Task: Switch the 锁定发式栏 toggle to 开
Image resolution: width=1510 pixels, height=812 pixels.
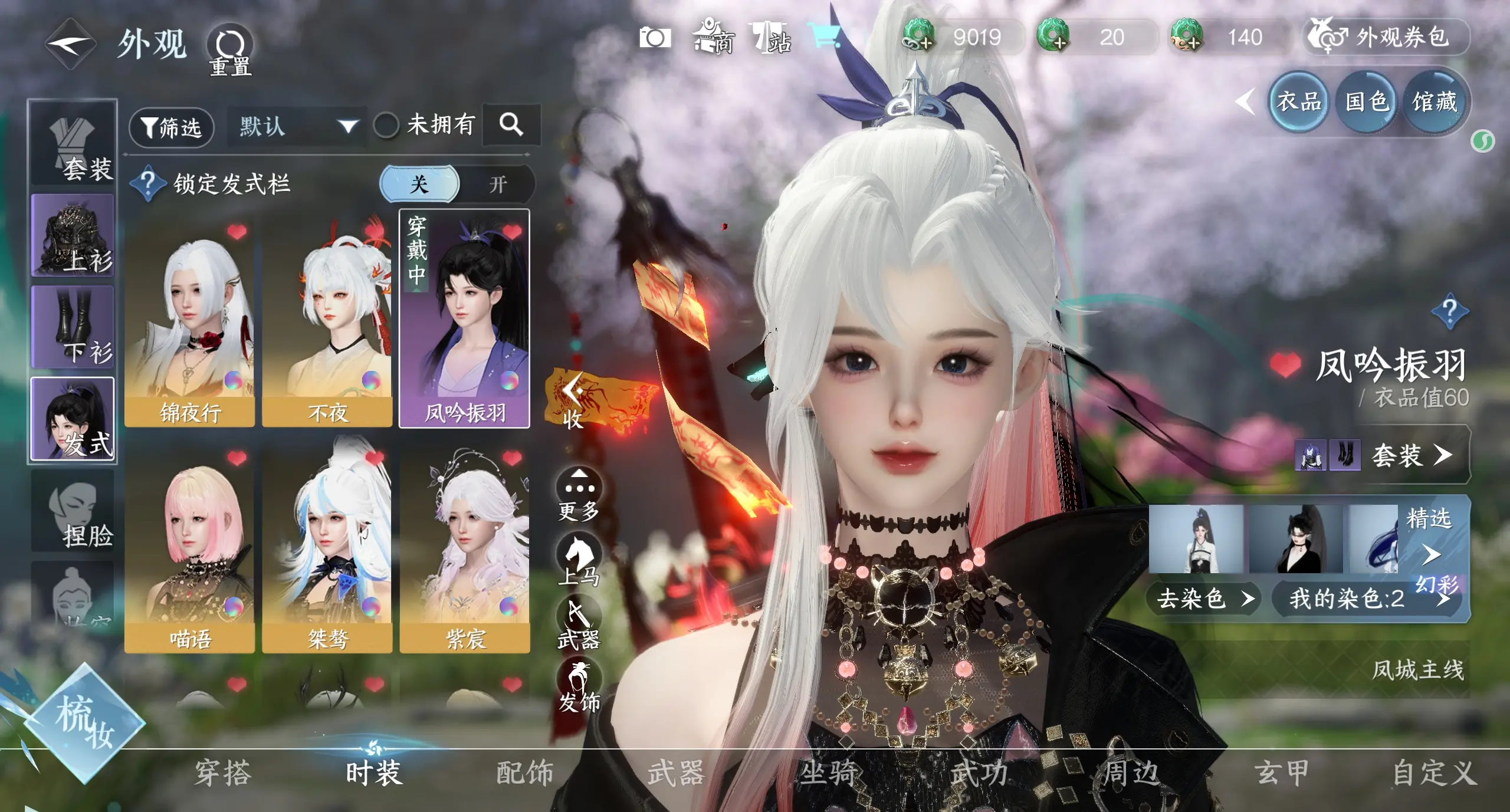Action: click(x=497, y=185)
